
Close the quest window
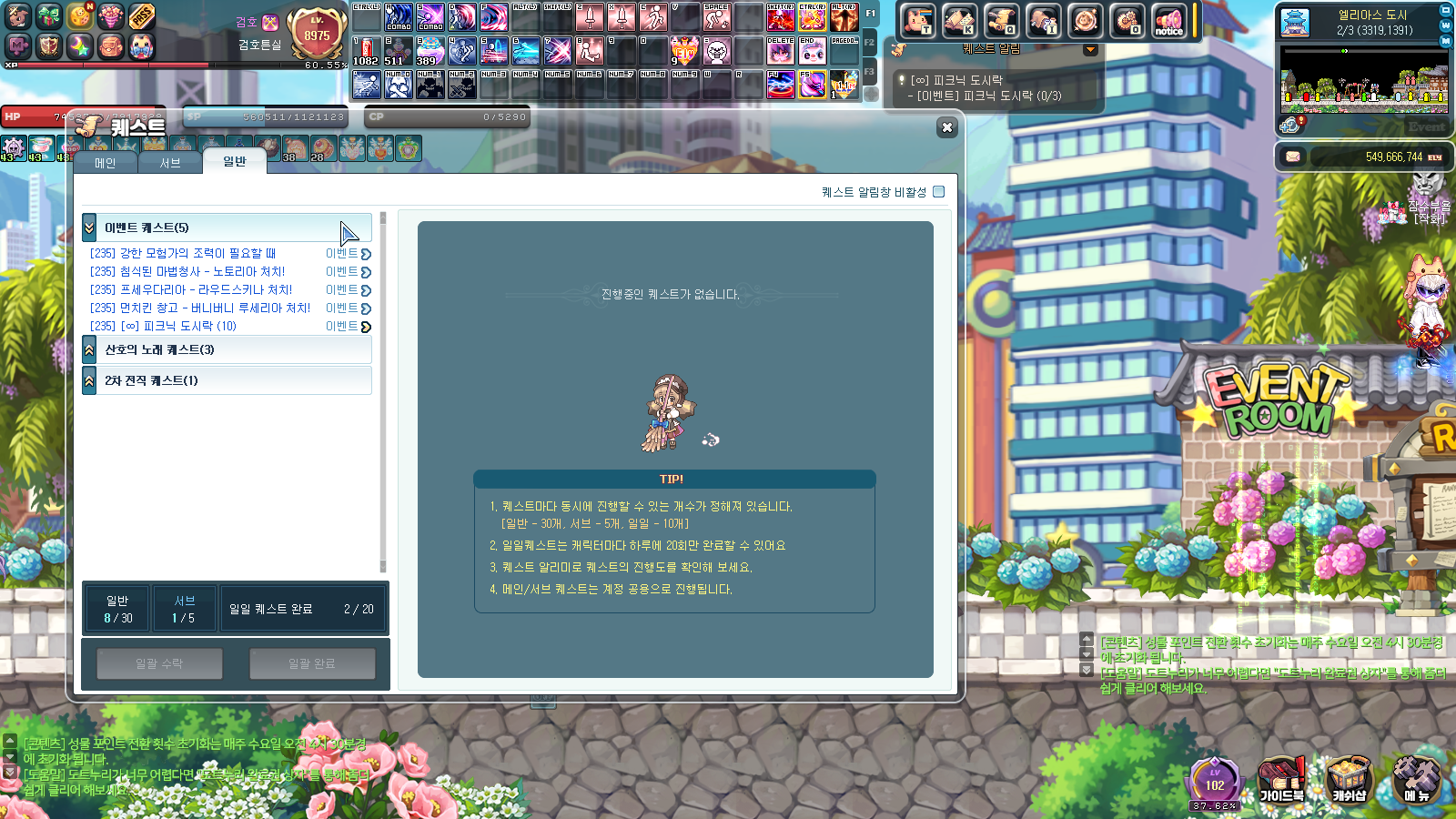coord(946,127)
